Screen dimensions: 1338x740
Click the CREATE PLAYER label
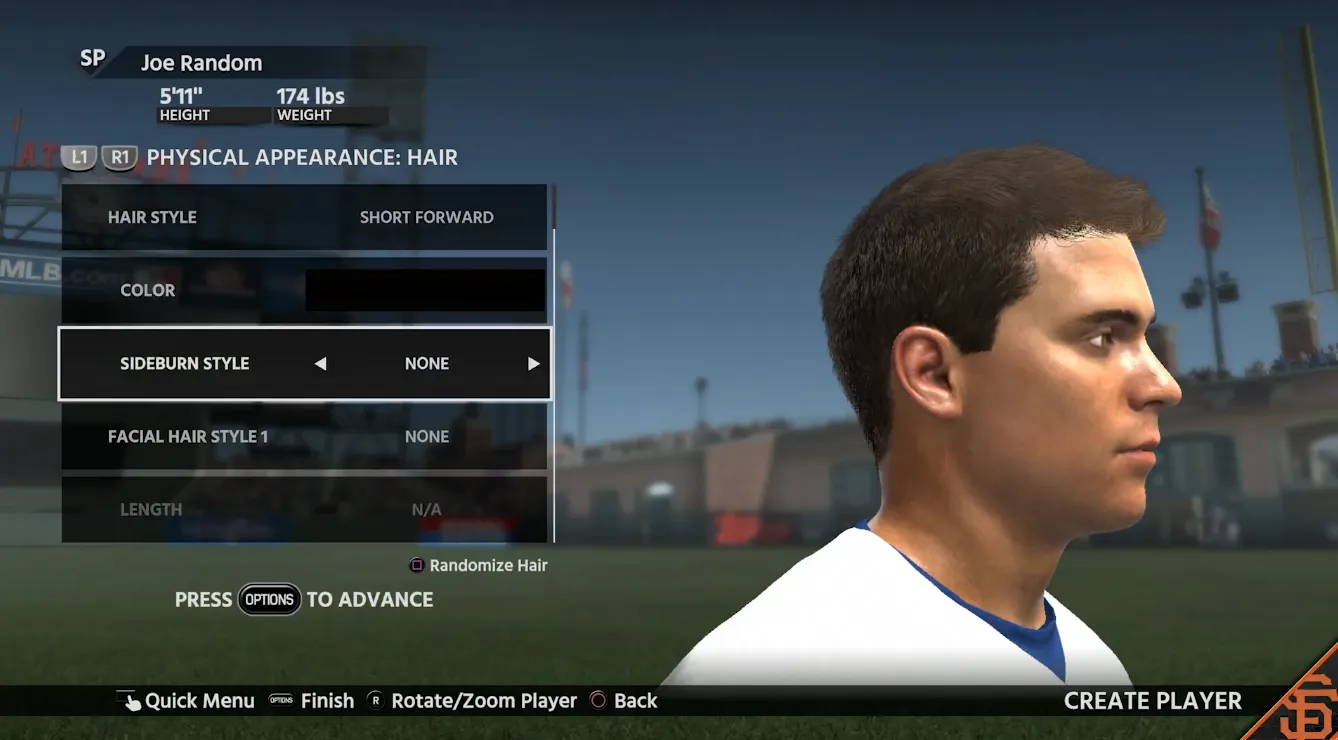1151,701
